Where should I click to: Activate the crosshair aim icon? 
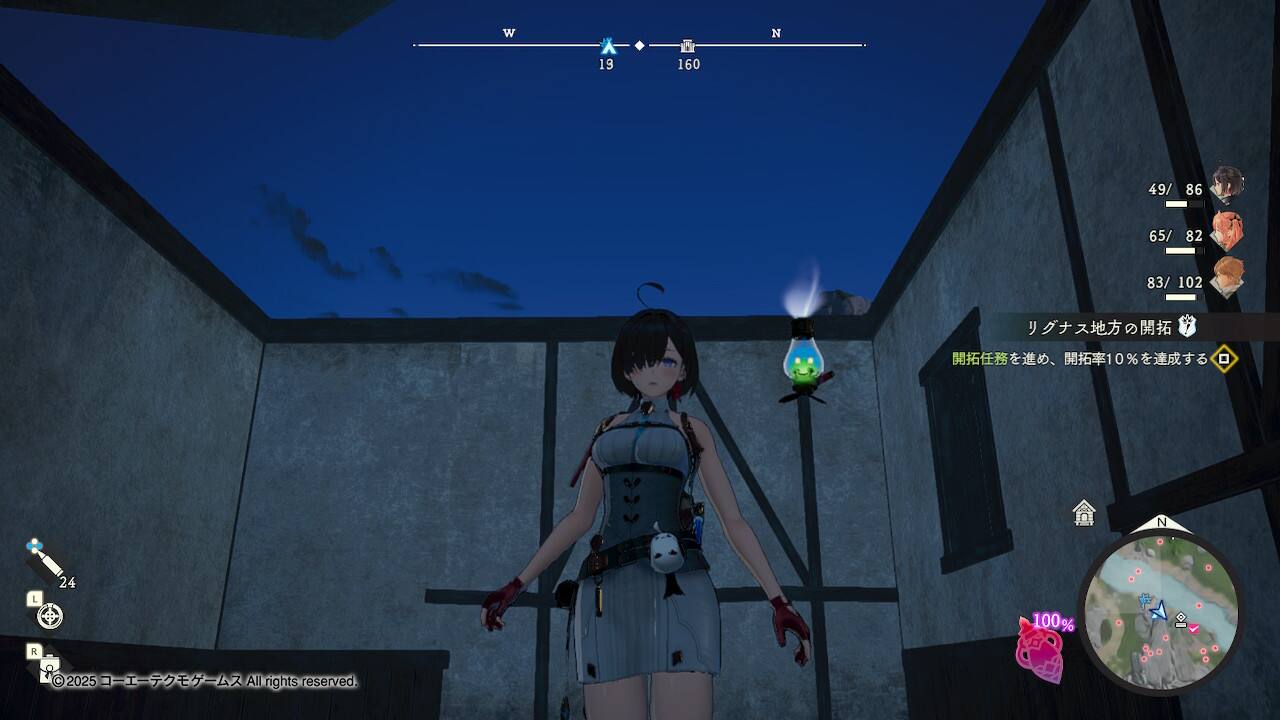pos(49,616)
